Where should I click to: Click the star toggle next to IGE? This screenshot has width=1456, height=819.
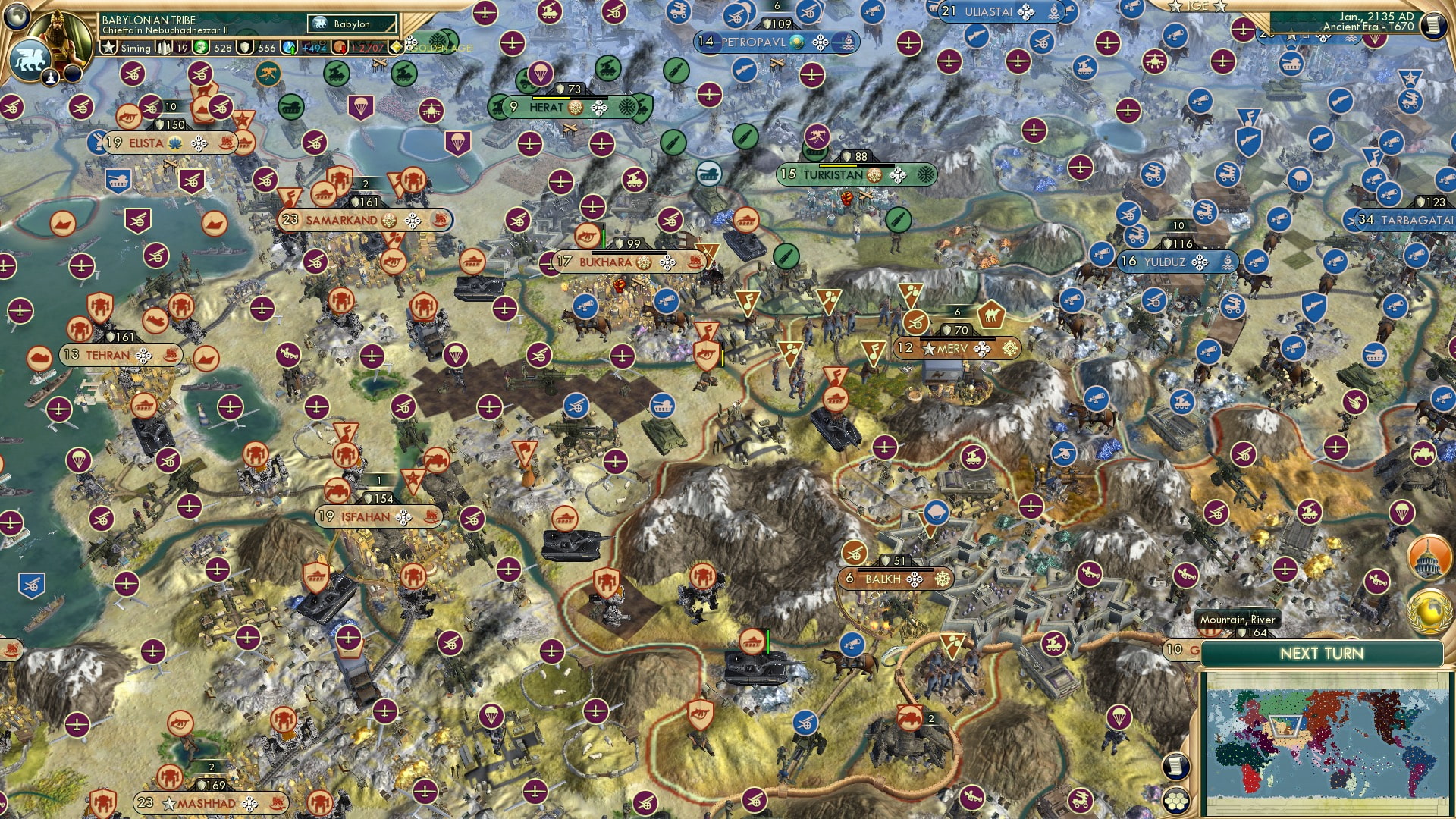[1220, 7]
